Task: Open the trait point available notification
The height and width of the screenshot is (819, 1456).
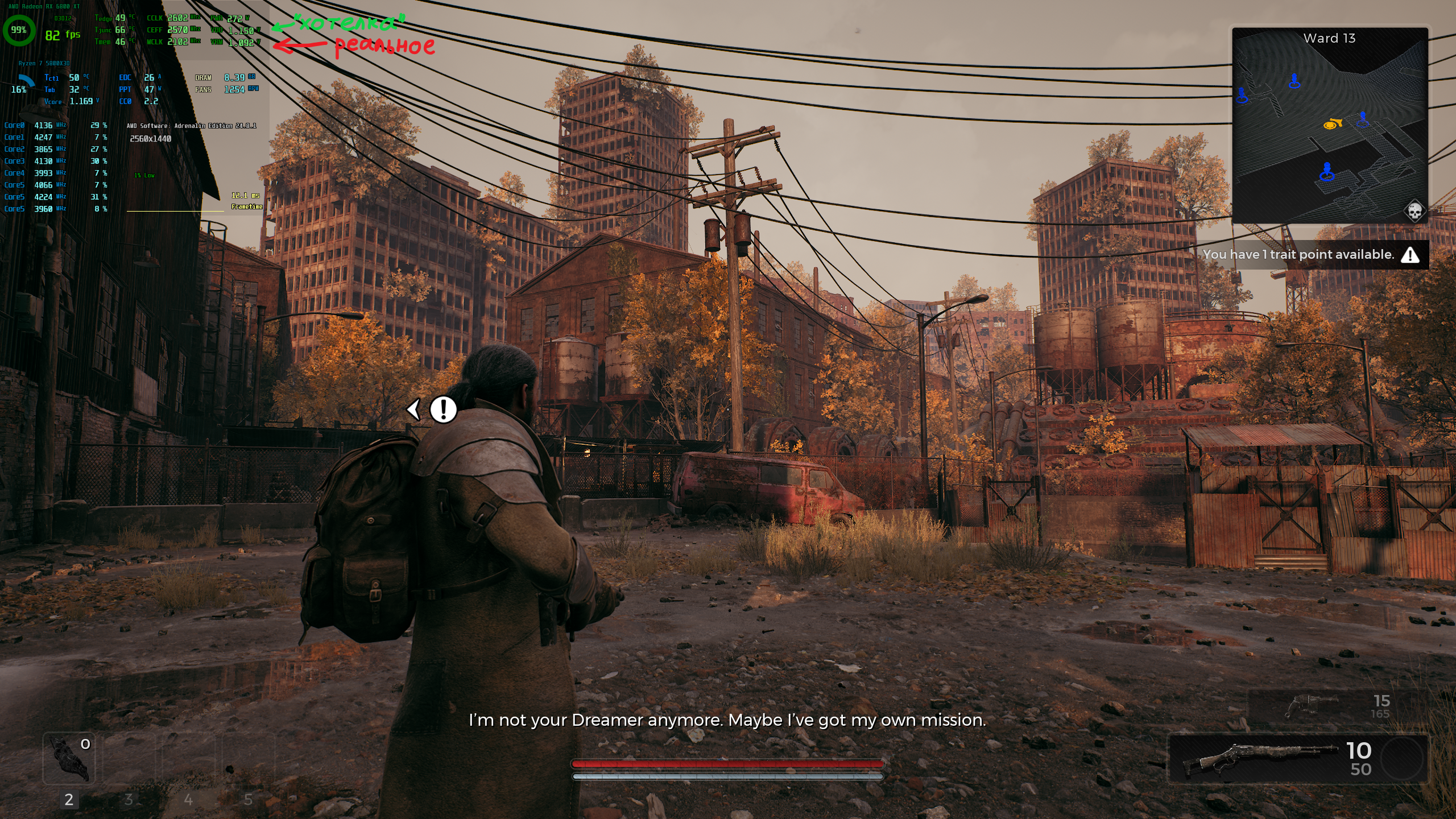Action: tap(1298, 255)
